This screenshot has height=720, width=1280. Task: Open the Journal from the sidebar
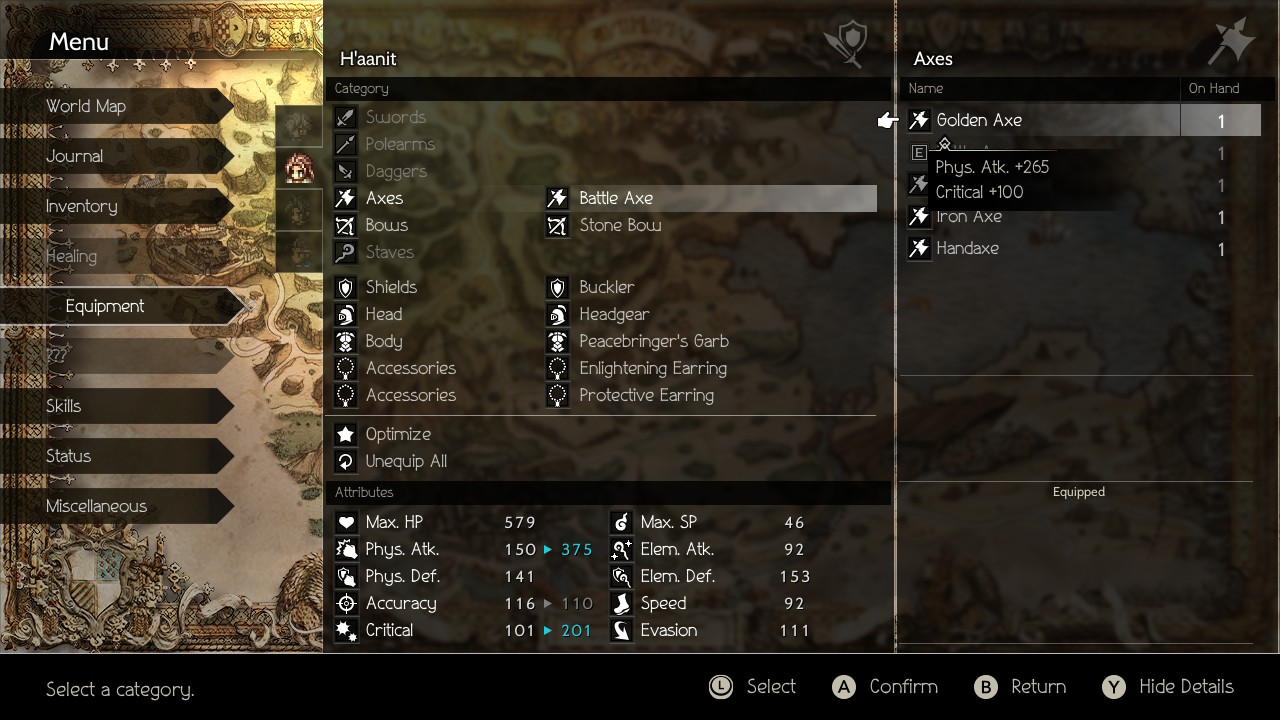[x=74, y=156]
